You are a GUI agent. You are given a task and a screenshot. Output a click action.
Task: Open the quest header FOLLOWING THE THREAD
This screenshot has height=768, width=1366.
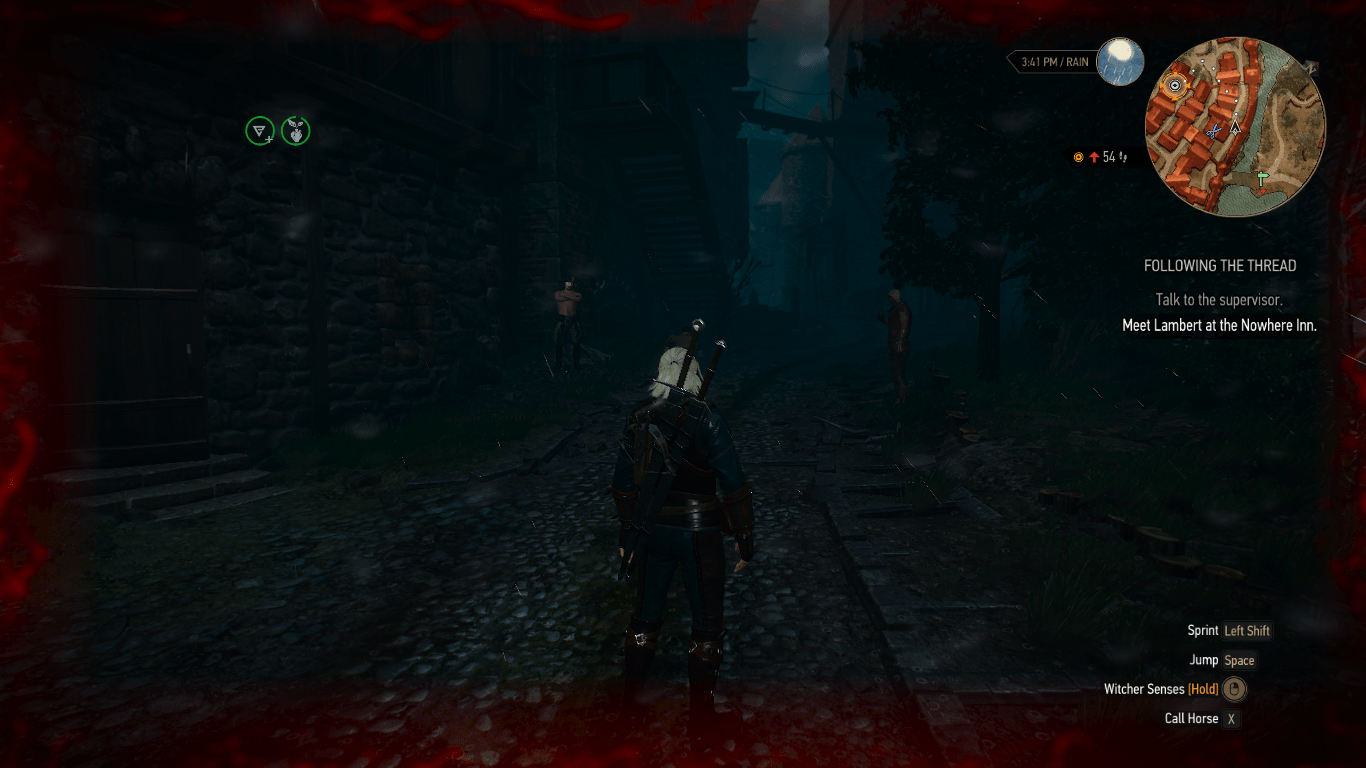tap(1219, 265)
